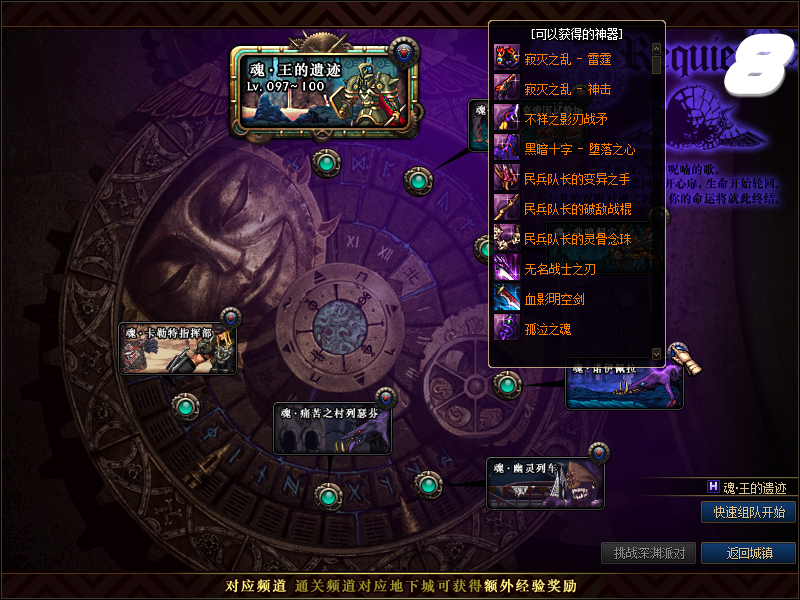Viewport: 800px width, 600px height.
Task: Return to town with 返回城镇
Action: 748,553
